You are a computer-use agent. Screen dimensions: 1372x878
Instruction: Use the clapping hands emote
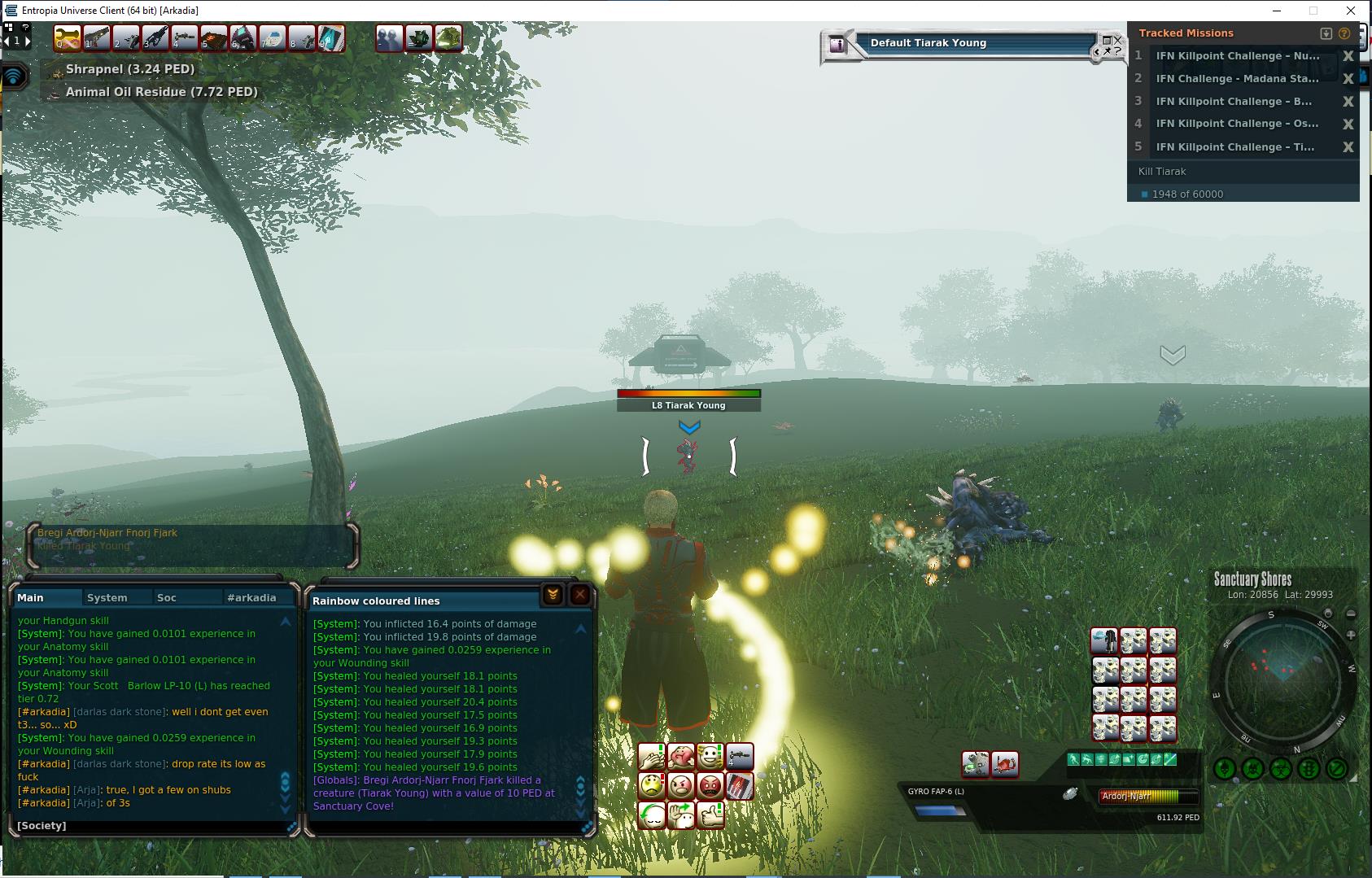tap(652, 758)
